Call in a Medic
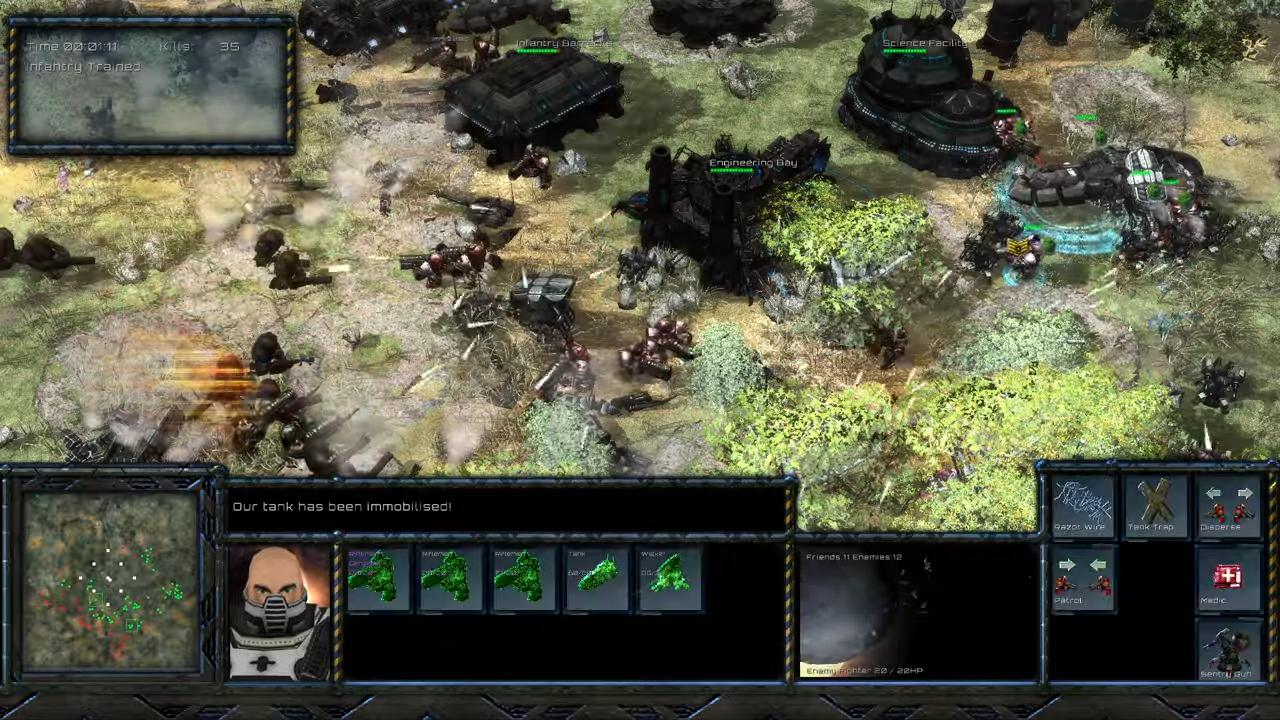This screenshot has height=720, width=1280. (x=1228, y=578)
